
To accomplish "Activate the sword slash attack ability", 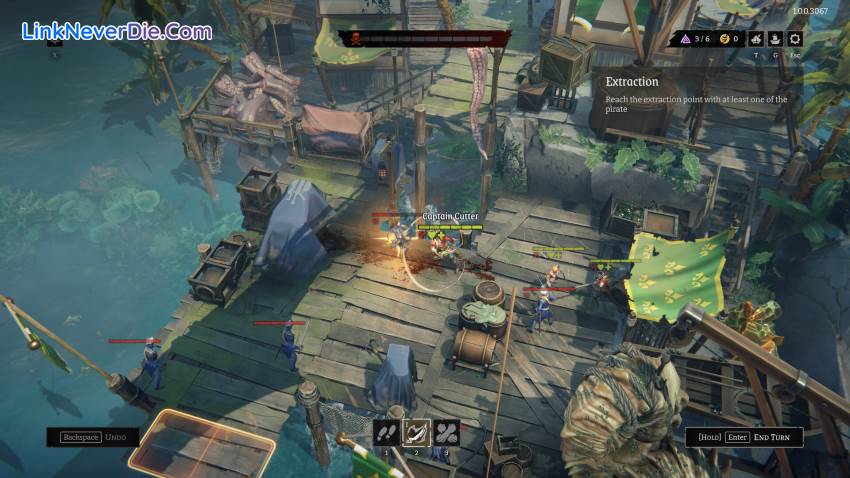I will pos(415,432).
